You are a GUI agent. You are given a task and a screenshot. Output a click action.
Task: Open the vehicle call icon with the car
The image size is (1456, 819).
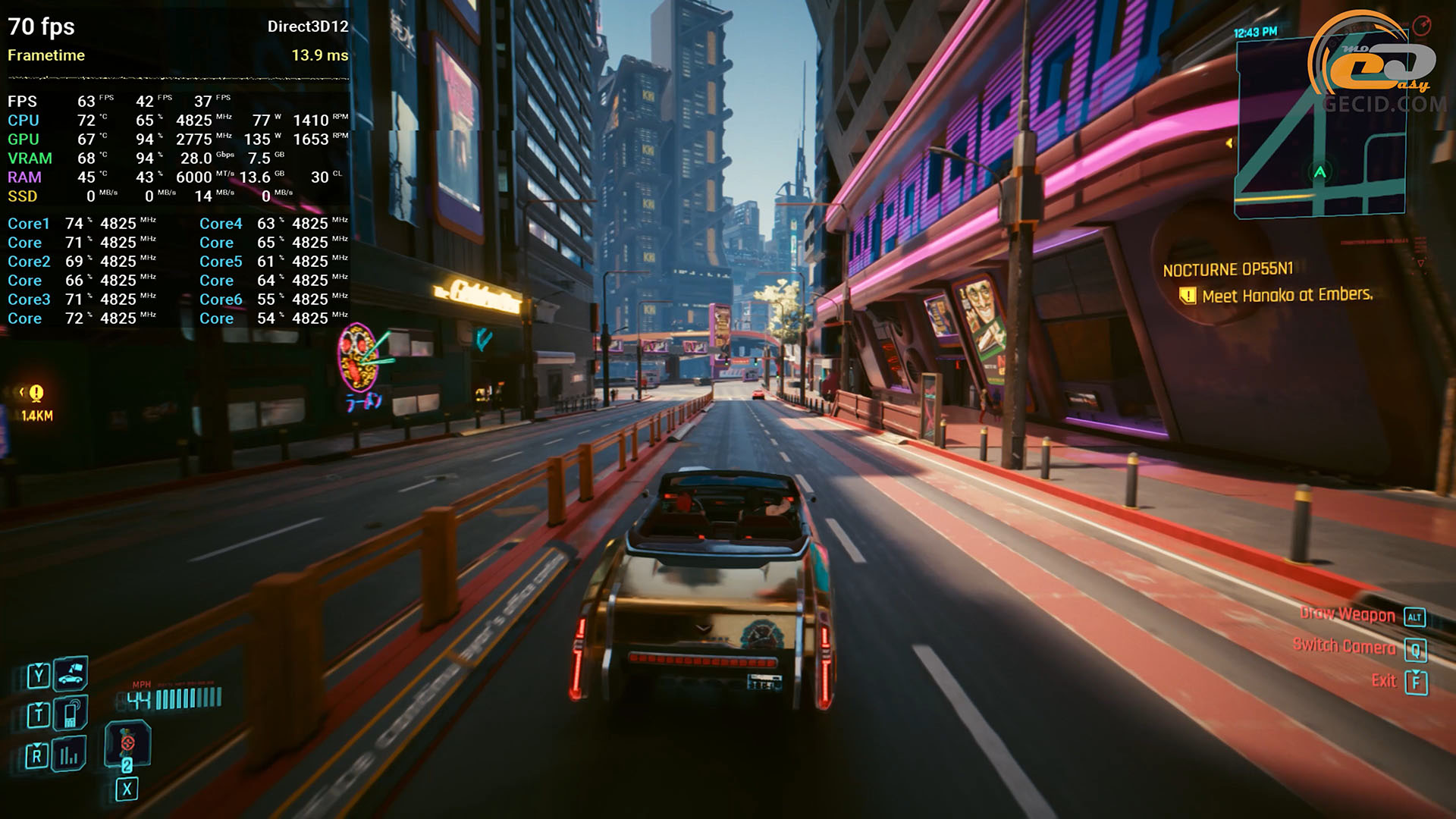click(x=71, y=673)
